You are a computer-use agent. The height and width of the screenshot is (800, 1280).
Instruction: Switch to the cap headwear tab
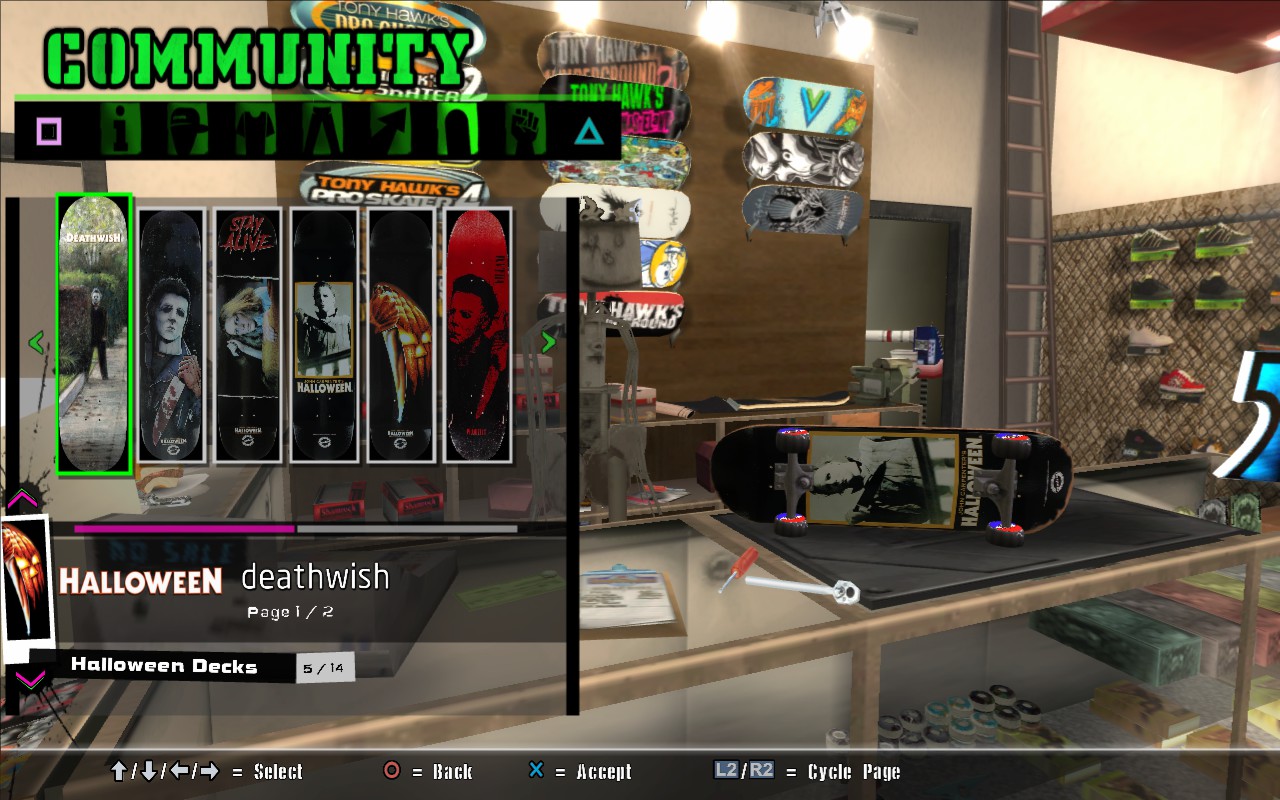pyautogui.click(x=187, y=131)
